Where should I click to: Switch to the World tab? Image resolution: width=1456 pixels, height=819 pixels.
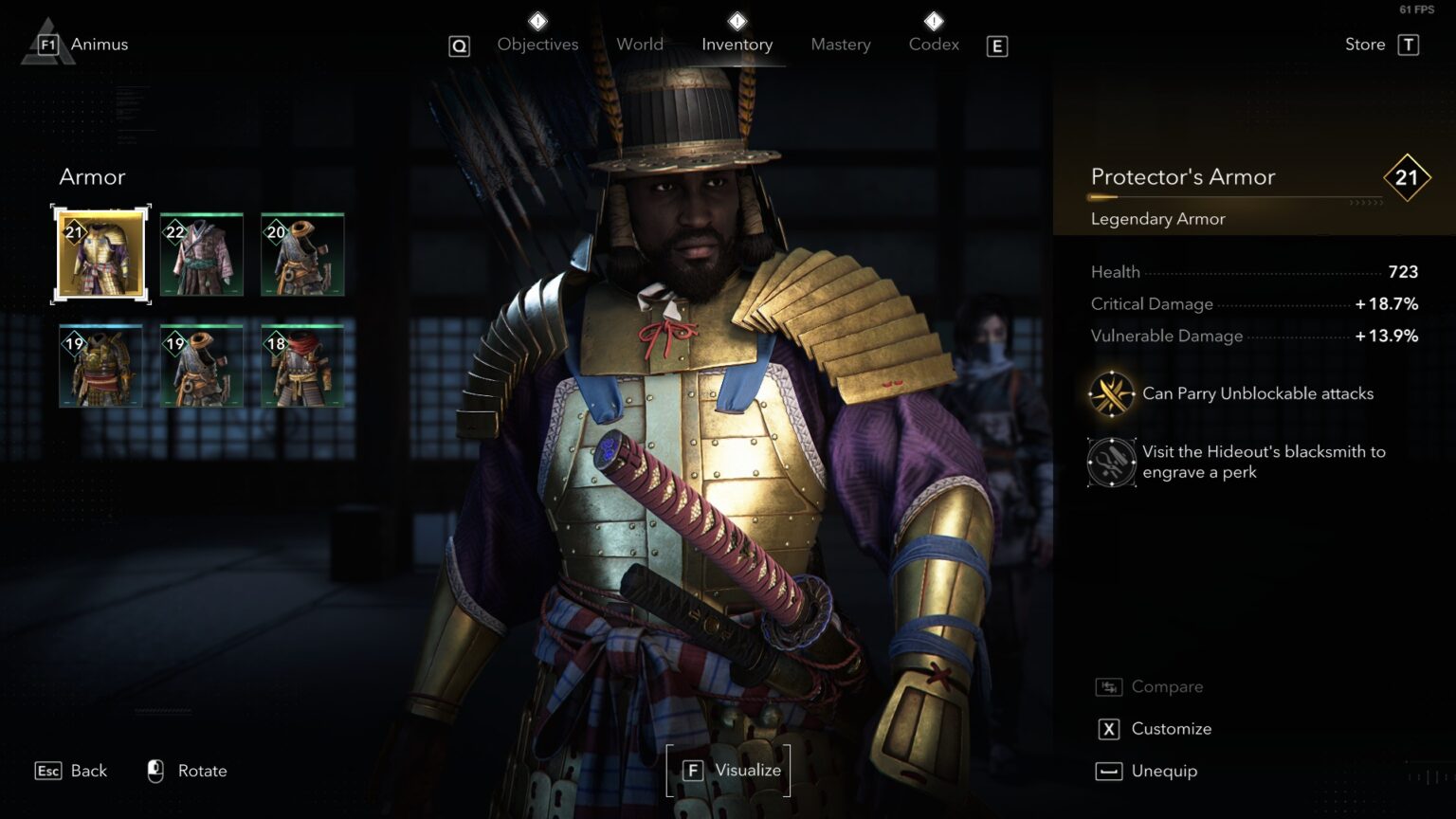tap(640, 45)
